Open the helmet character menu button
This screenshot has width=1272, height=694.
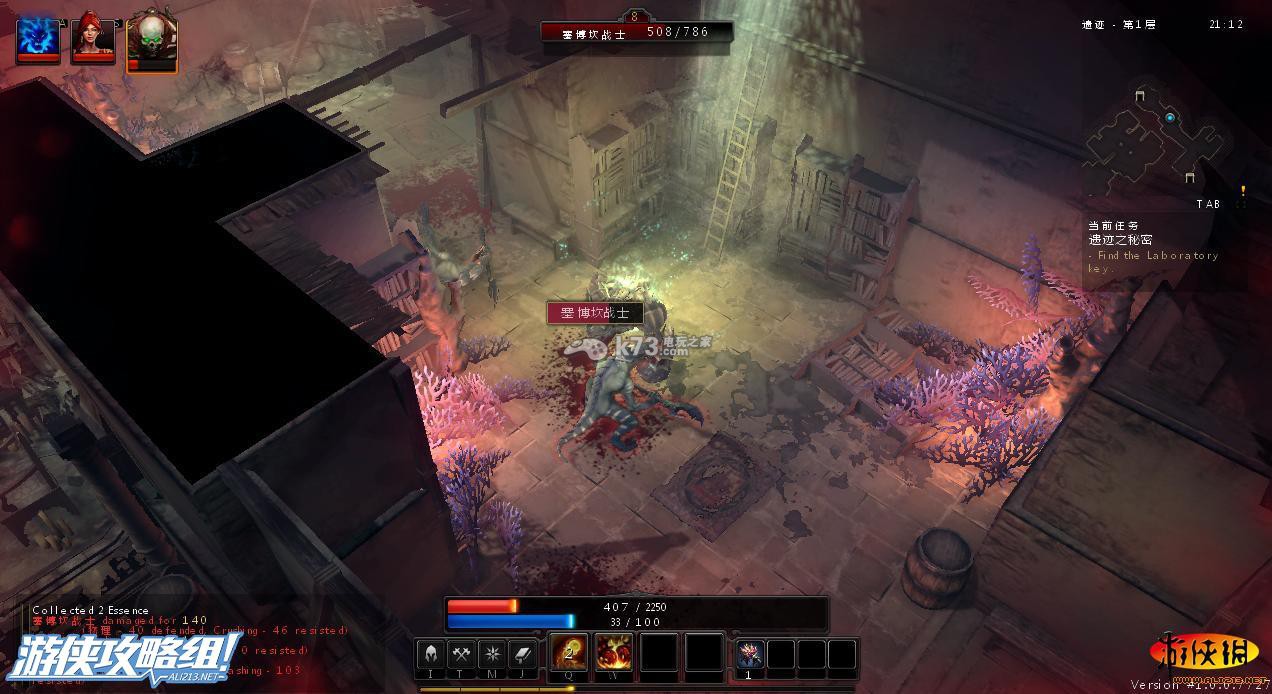tap(431, 654)
